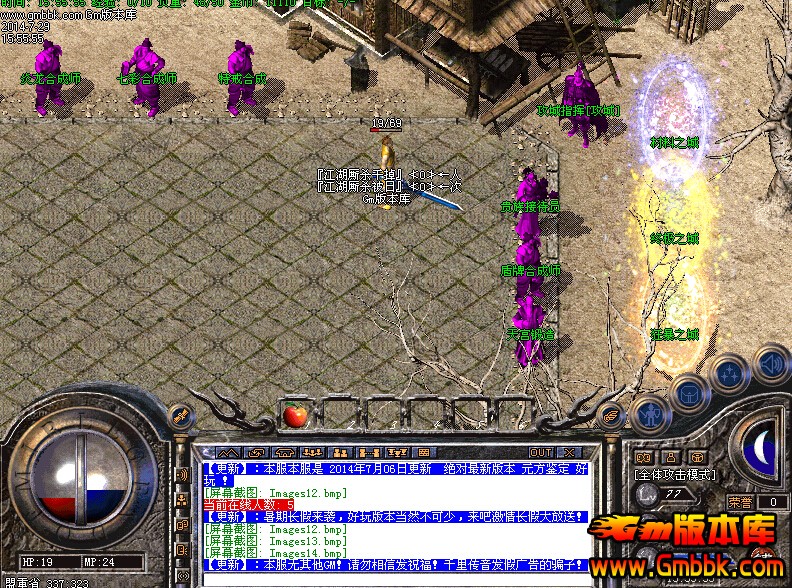Click the grid keypad icon on toolbar

423,453
